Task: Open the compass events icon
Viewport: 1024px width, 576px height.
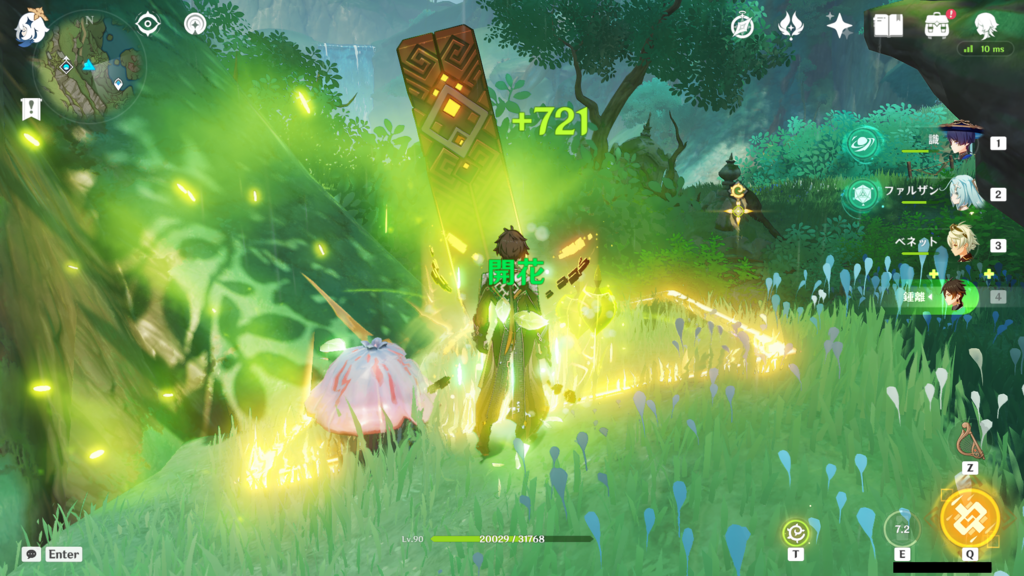Action: (x=742, y=26)
